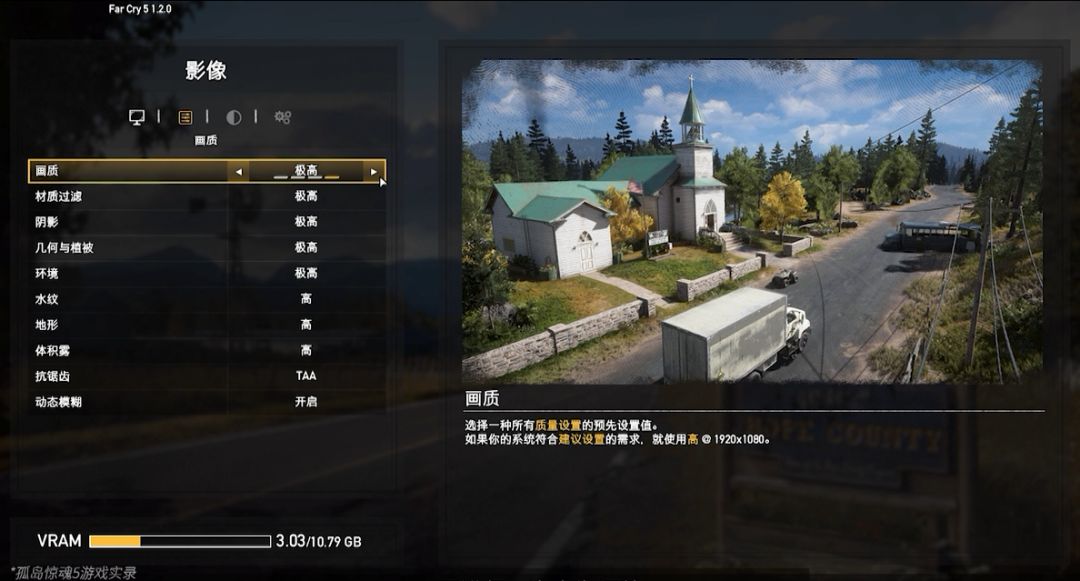Select the 抗锯齿 TAA setting row
1080x581 pixels.
pyautogui.click(x=206, y=376)
